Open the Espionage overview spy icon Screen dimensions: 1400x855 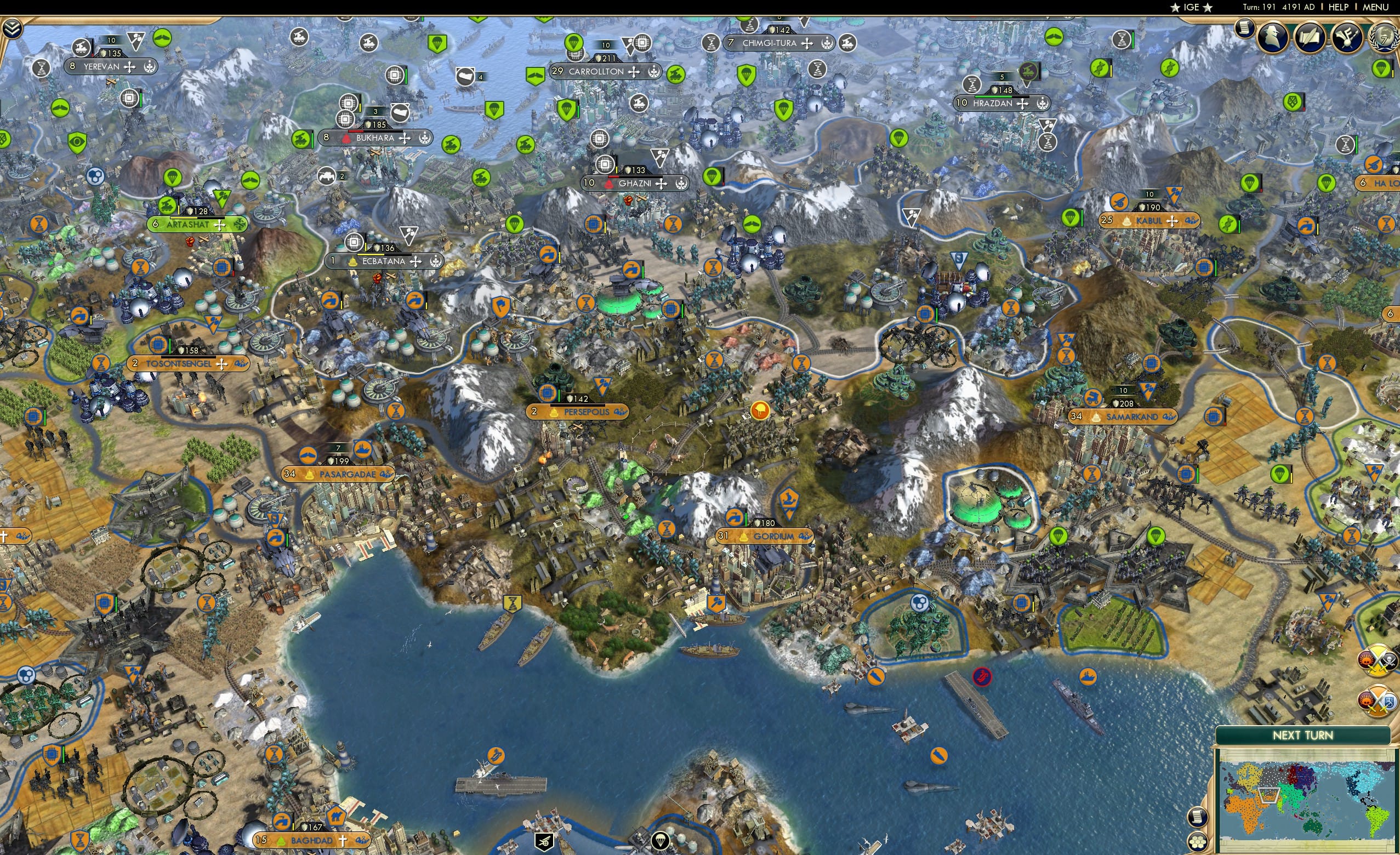(x=1273, y=36)
